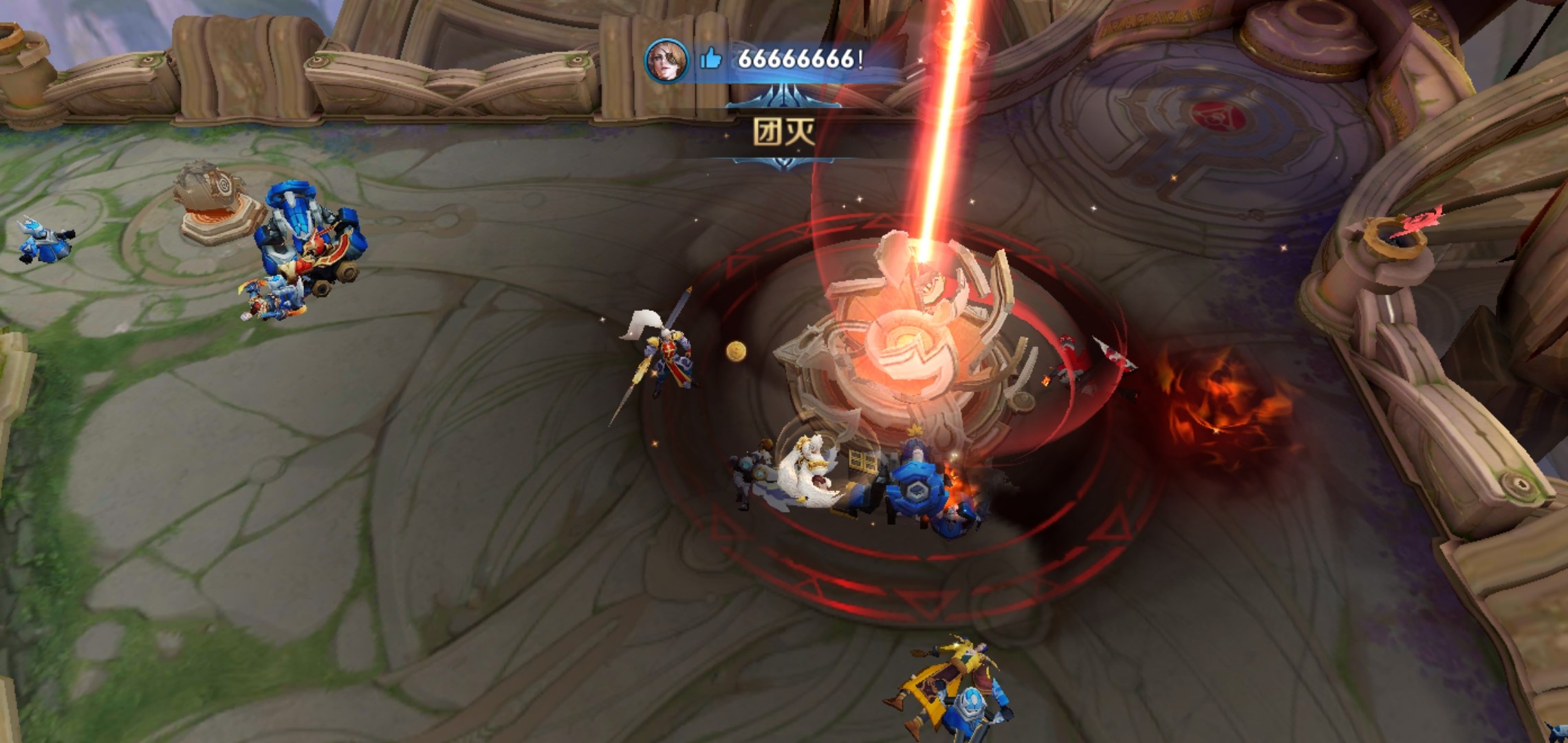The height and width of the screenshot is (743, 1568).
Task: Click the hero portrait in the message banner
Action: point(666,60)
